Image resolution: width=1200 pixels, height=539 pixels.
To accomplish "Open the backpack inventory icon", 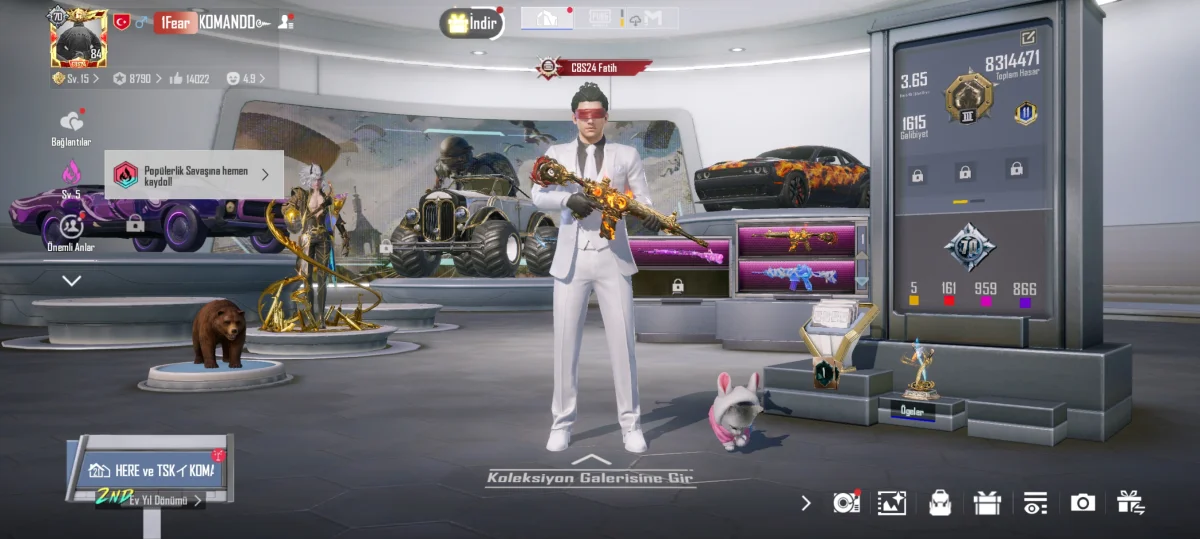I will [x=939, y=503].
